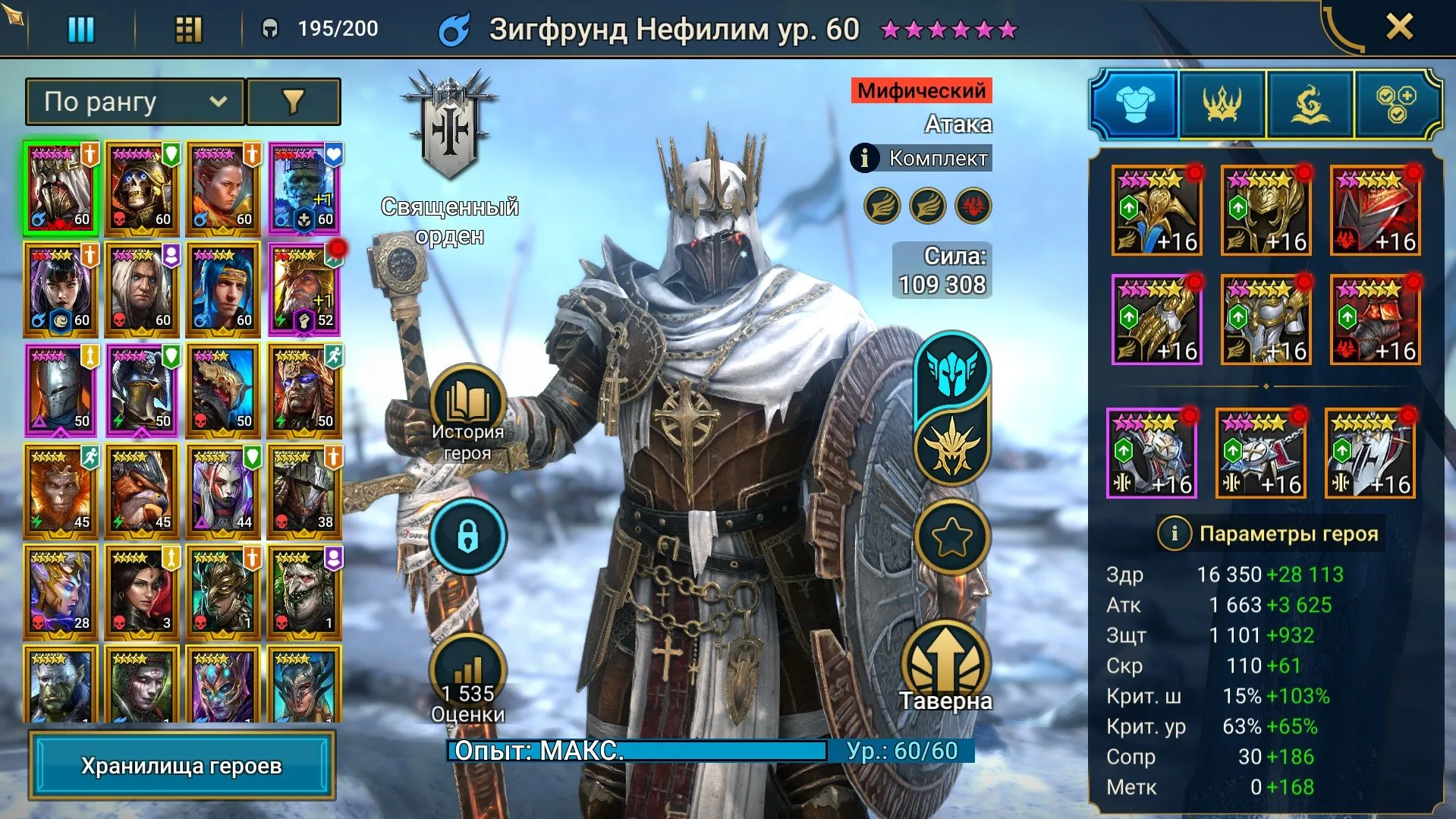The width and height of the screenshot is (1456, 819).
Task: Select the +16 gauntlets artifact thumbnail
Action: click(1157, 319)
